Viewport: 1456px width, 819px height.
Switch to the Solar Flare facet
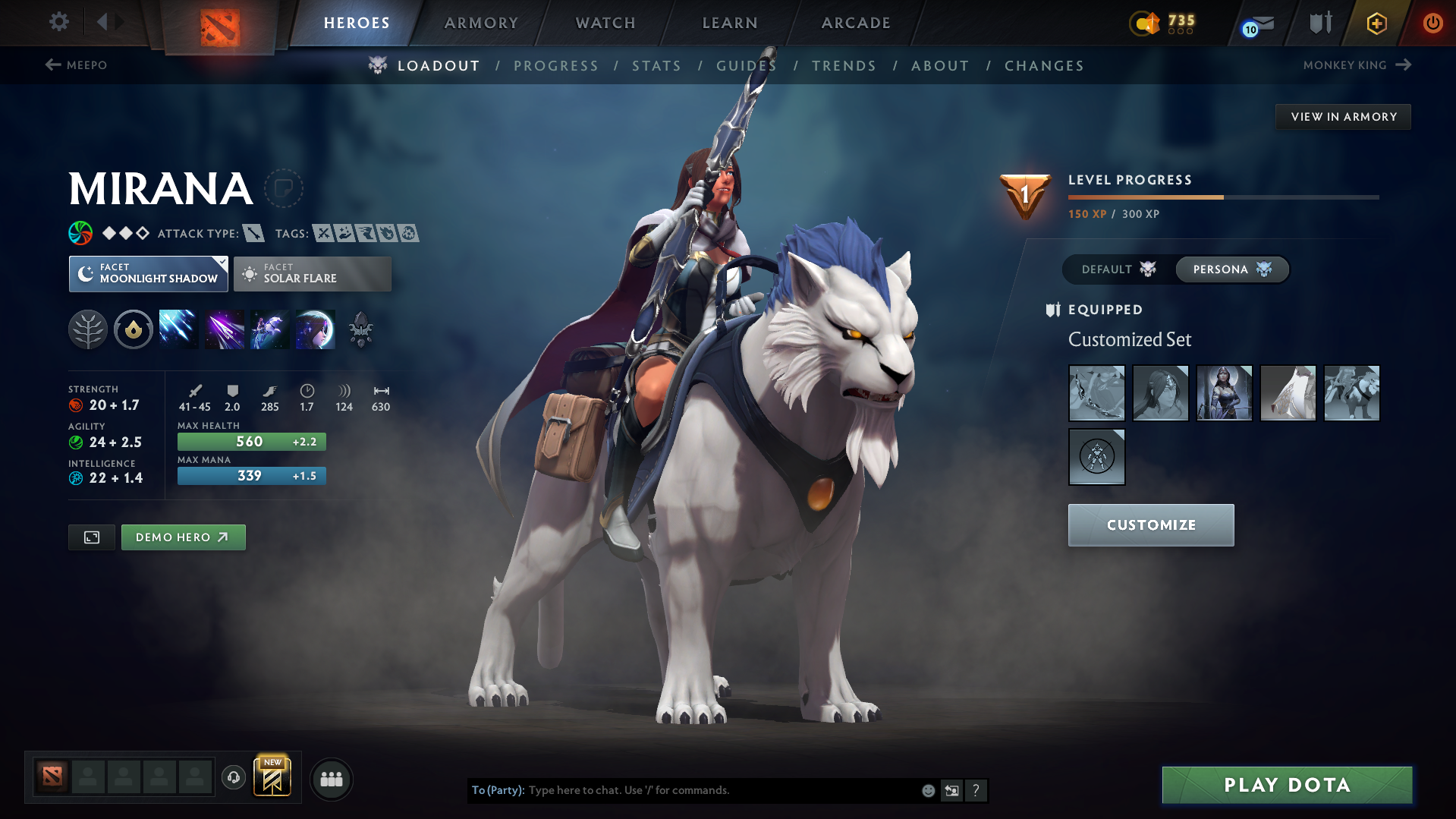(312, 273)
